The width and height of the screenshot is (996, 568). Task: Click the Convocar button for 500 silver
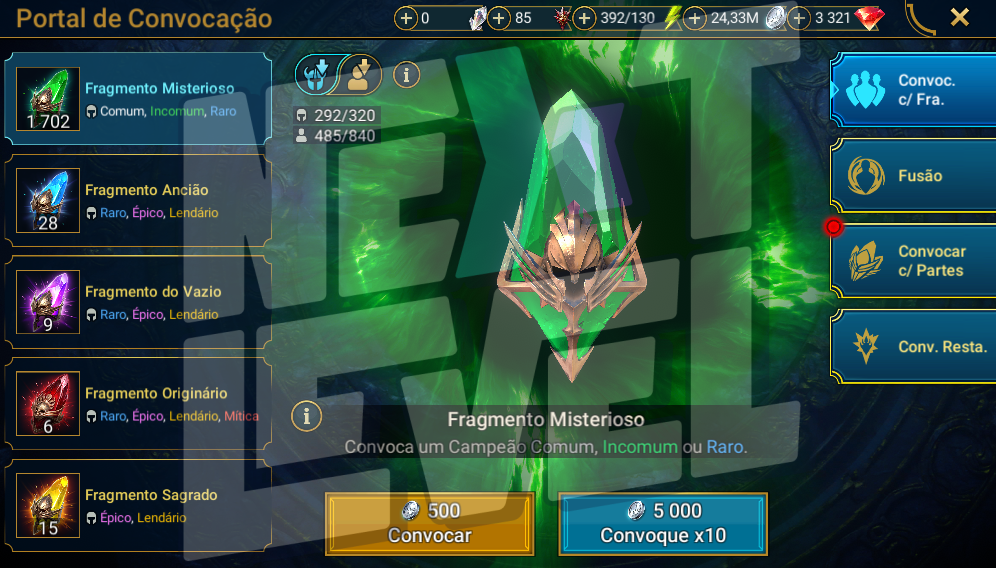click(x=430, y=523)
